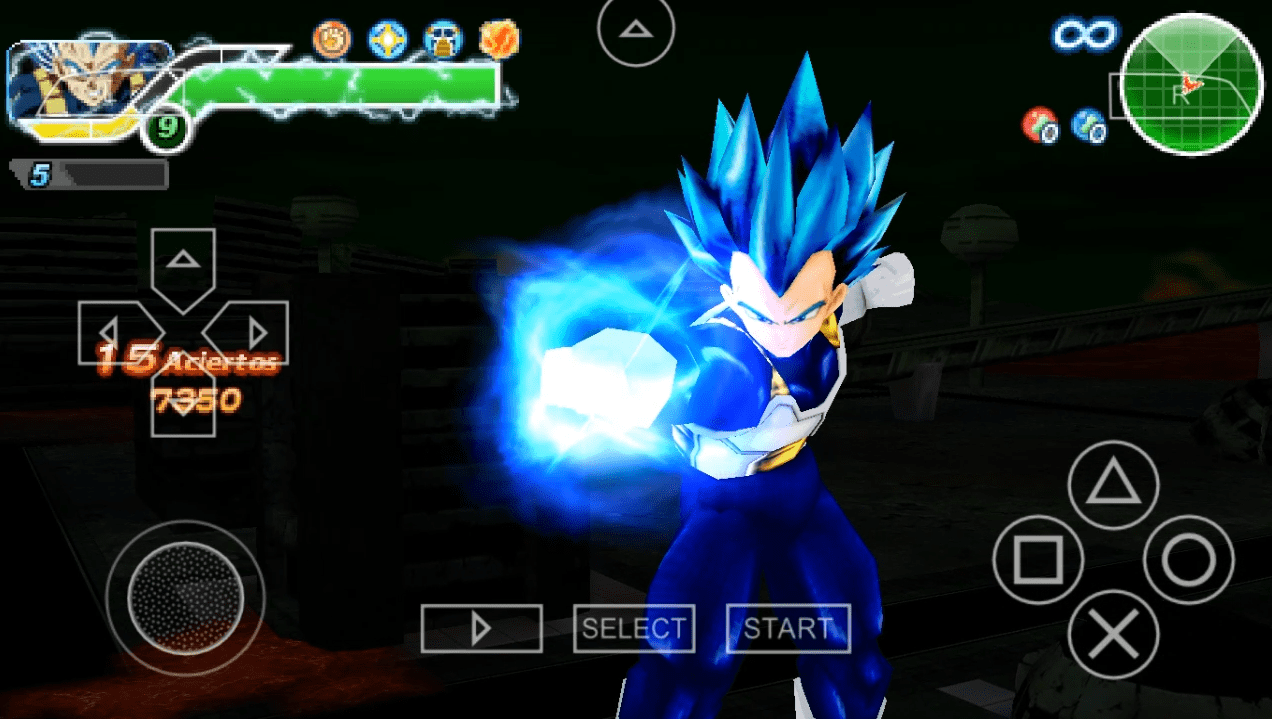Click the blue capsule item icon
1272x719 pixels.
(x=1088, y=126)
